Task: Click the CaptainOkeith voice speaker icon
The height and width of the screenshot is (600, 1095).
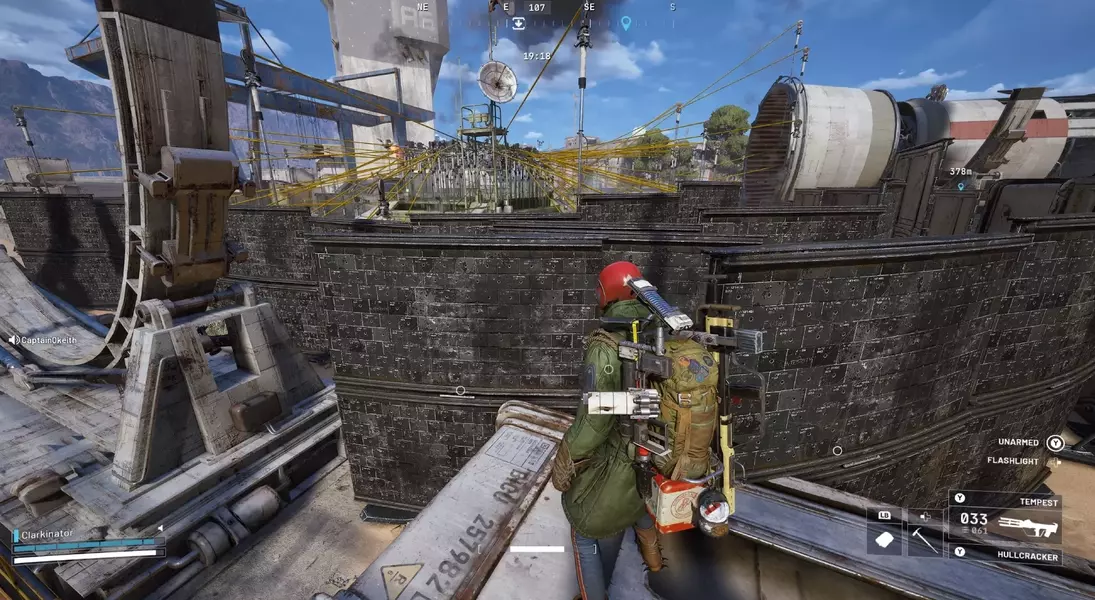Action: [14, 340]
